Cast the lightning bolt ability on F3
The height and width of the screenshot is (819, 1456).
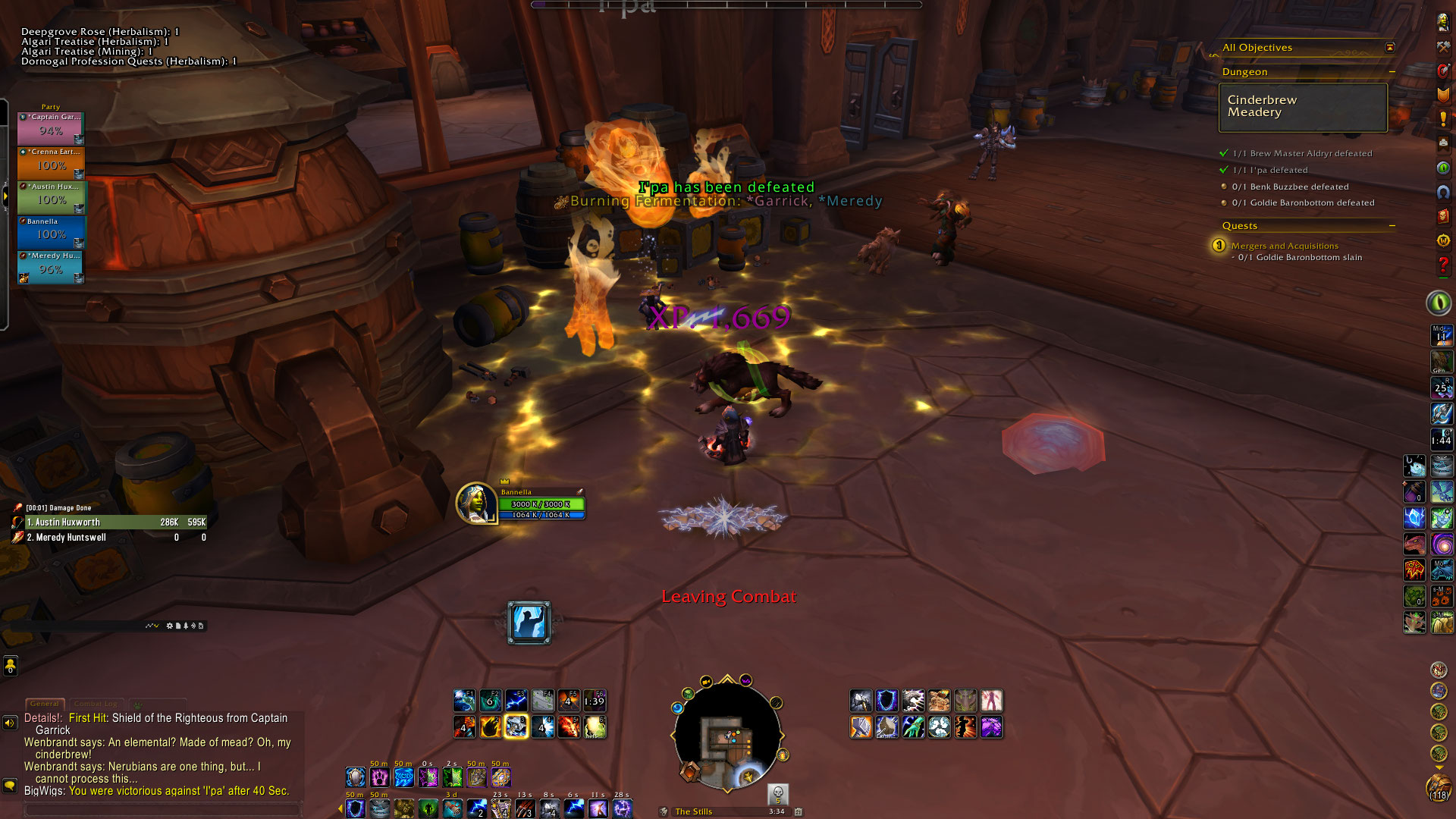[x=516, y=700]
